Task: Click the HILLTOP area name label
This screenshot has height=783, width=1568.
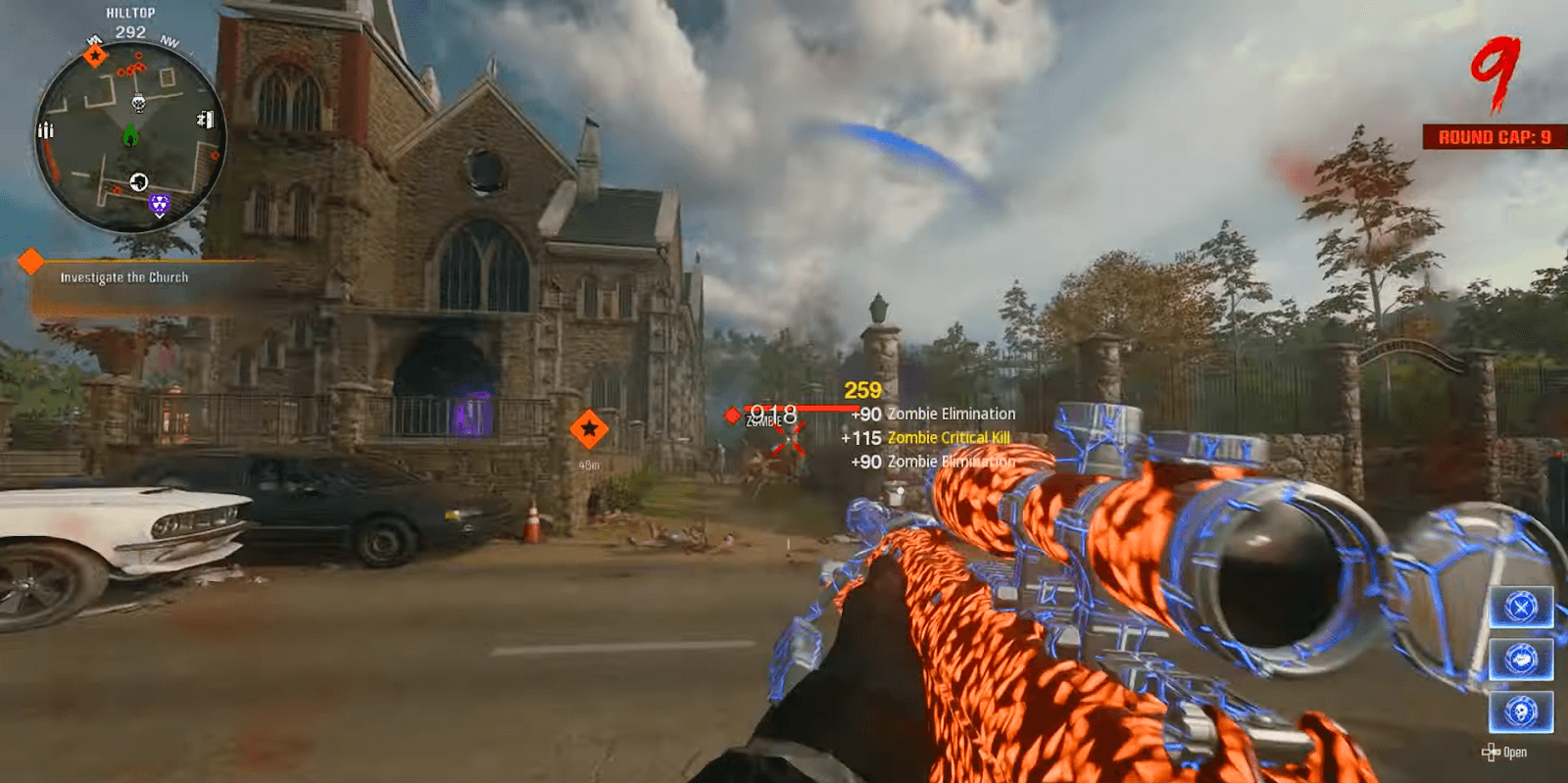Action: pos(130,11)
